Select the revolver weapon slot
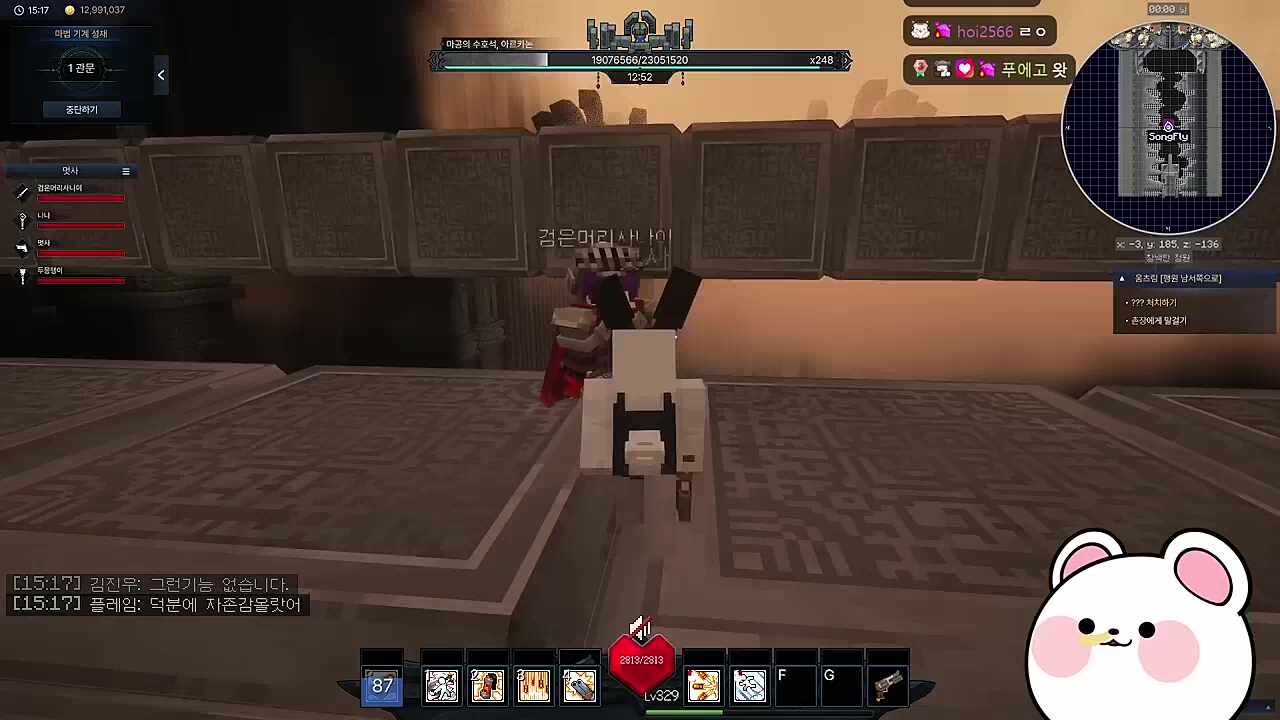Screen dimensions: 1280x720 pos(888,685)
